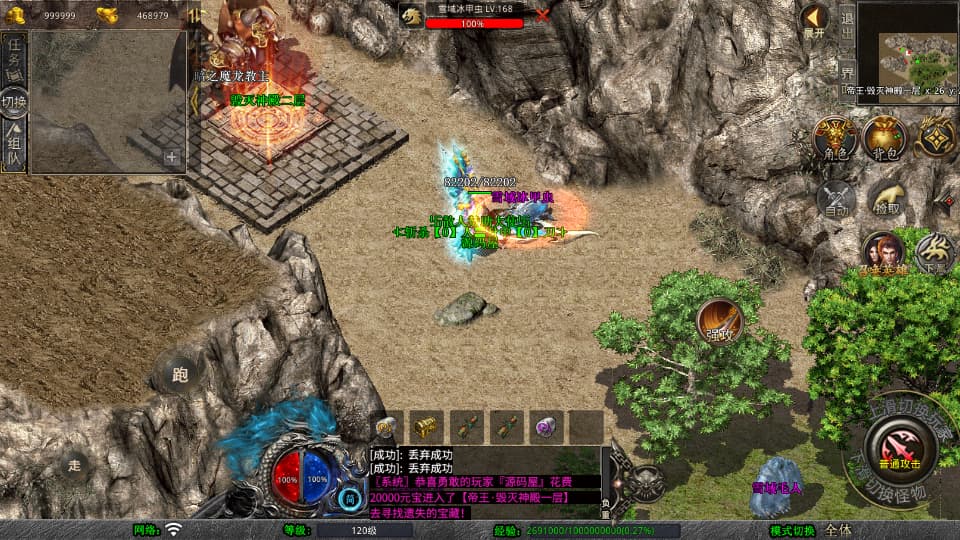
Task: Select the 跑 run movement button
Action: tap(180, 375)
